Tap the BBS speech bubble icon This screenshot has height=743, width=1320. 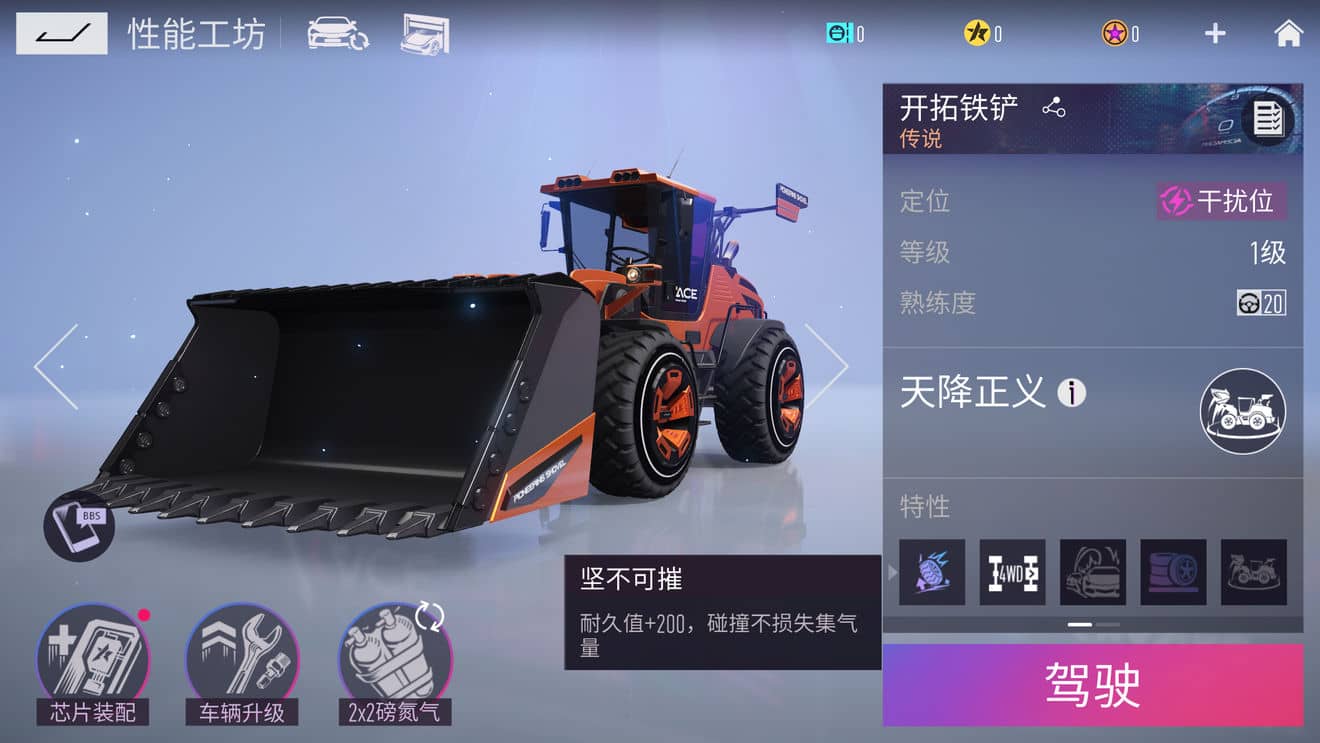(79, 525)
